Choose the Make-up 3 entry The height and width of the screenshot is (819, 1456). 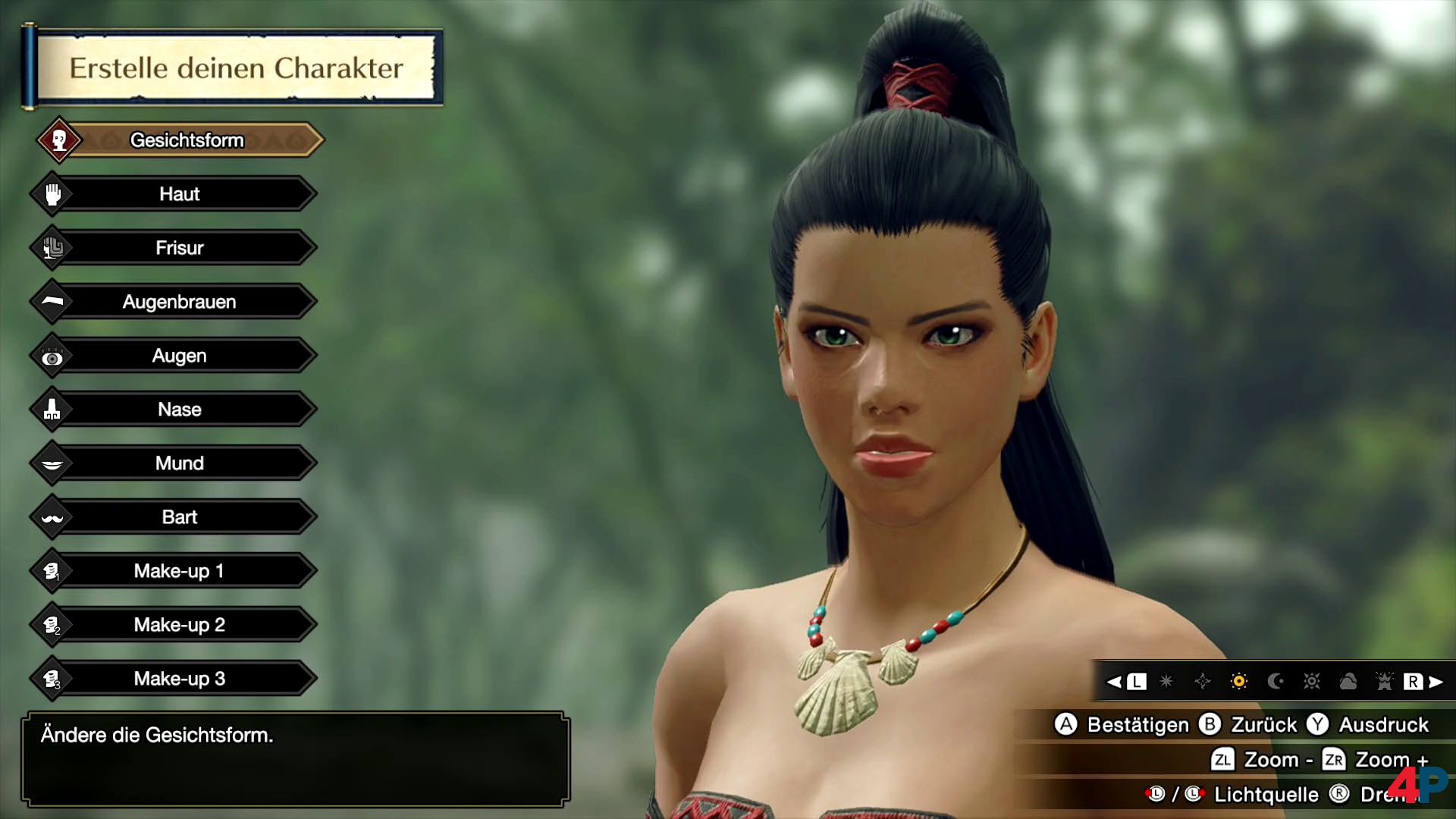pyautogui.click(x=179, y=679)
